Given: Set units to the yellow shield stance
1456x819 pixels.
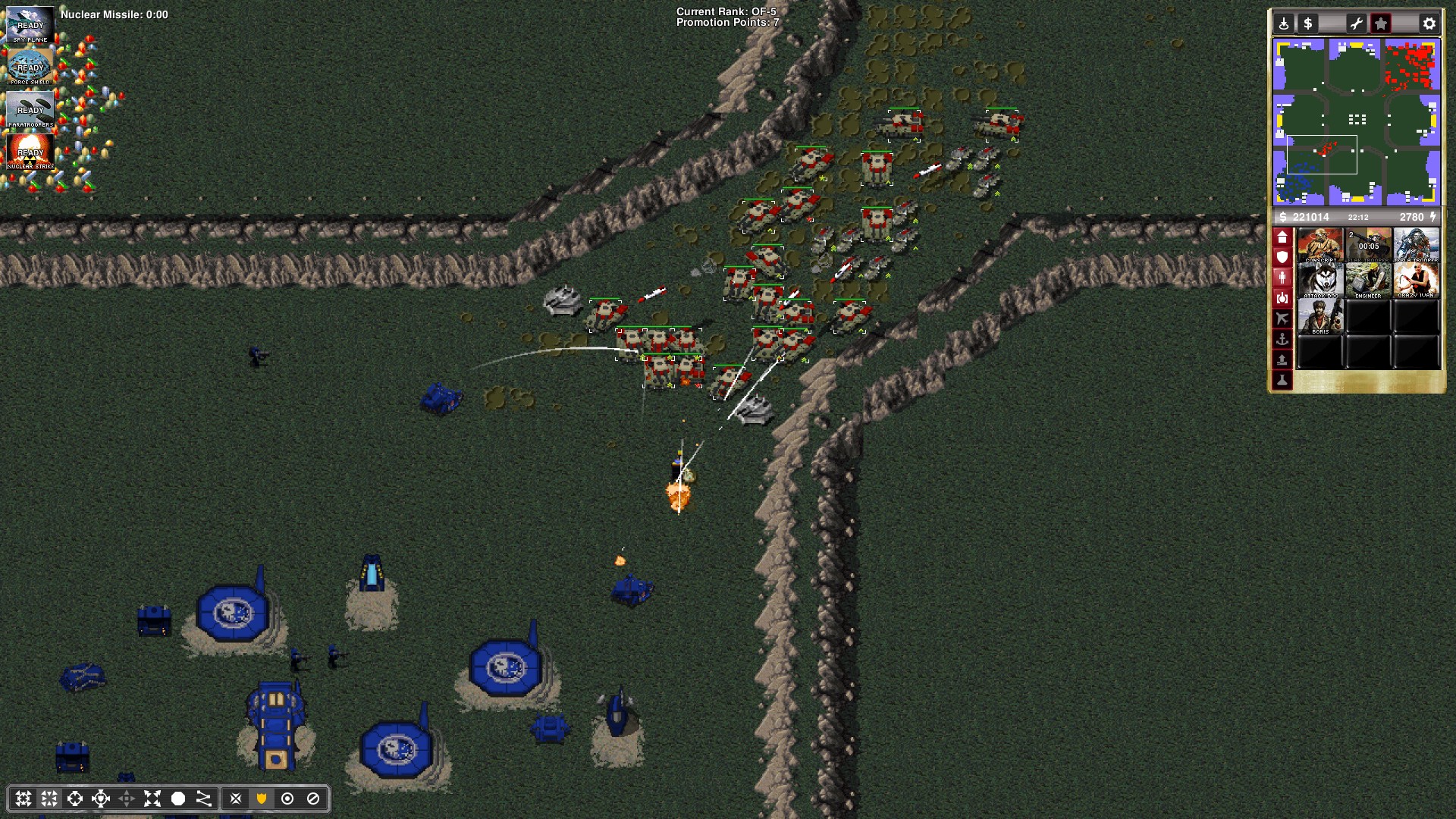Looking at the screenshot, I should (262, 799).
